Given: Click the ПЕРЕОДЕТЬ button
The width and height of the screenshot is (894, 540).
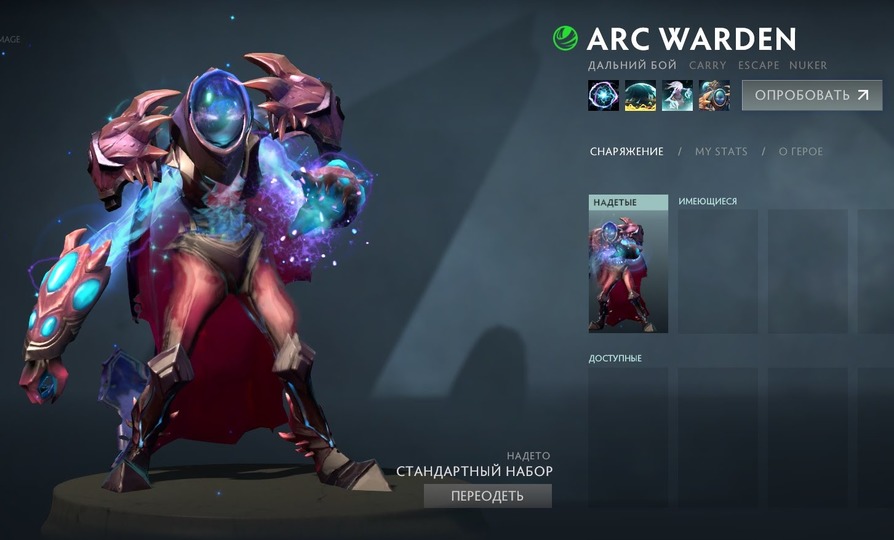Looking at the screenshot, I should pos(487,496).
